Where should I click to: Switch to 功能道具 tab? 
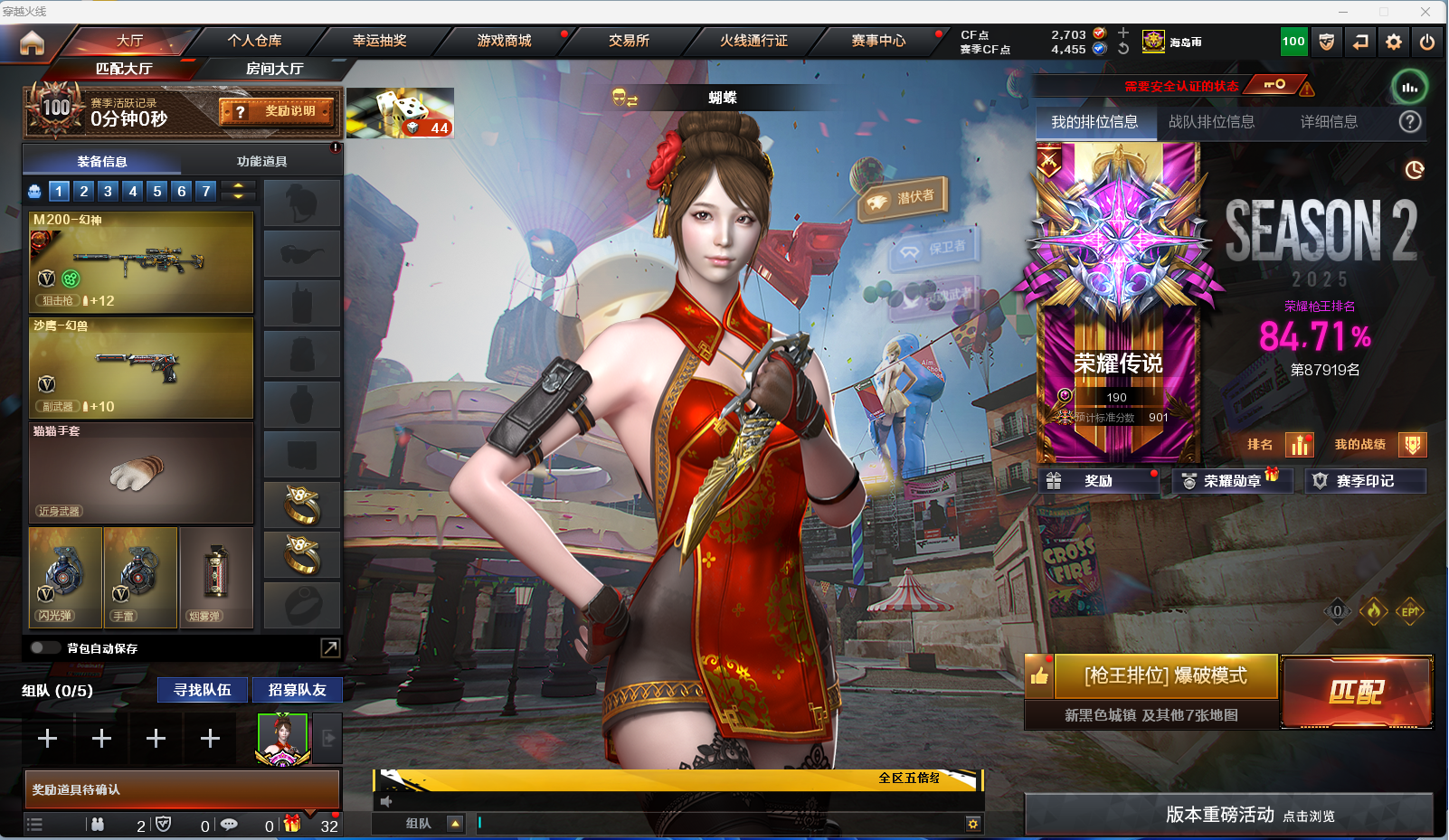261,161
